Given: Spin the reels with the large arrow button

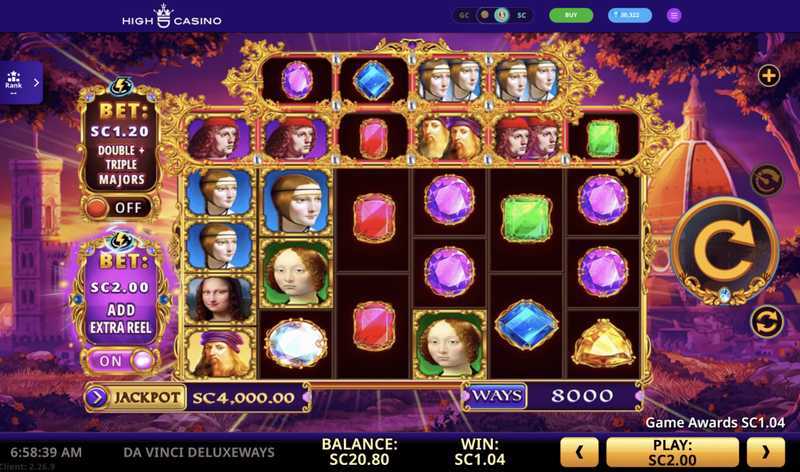Looking at the screenshot, I should (724, 251).
